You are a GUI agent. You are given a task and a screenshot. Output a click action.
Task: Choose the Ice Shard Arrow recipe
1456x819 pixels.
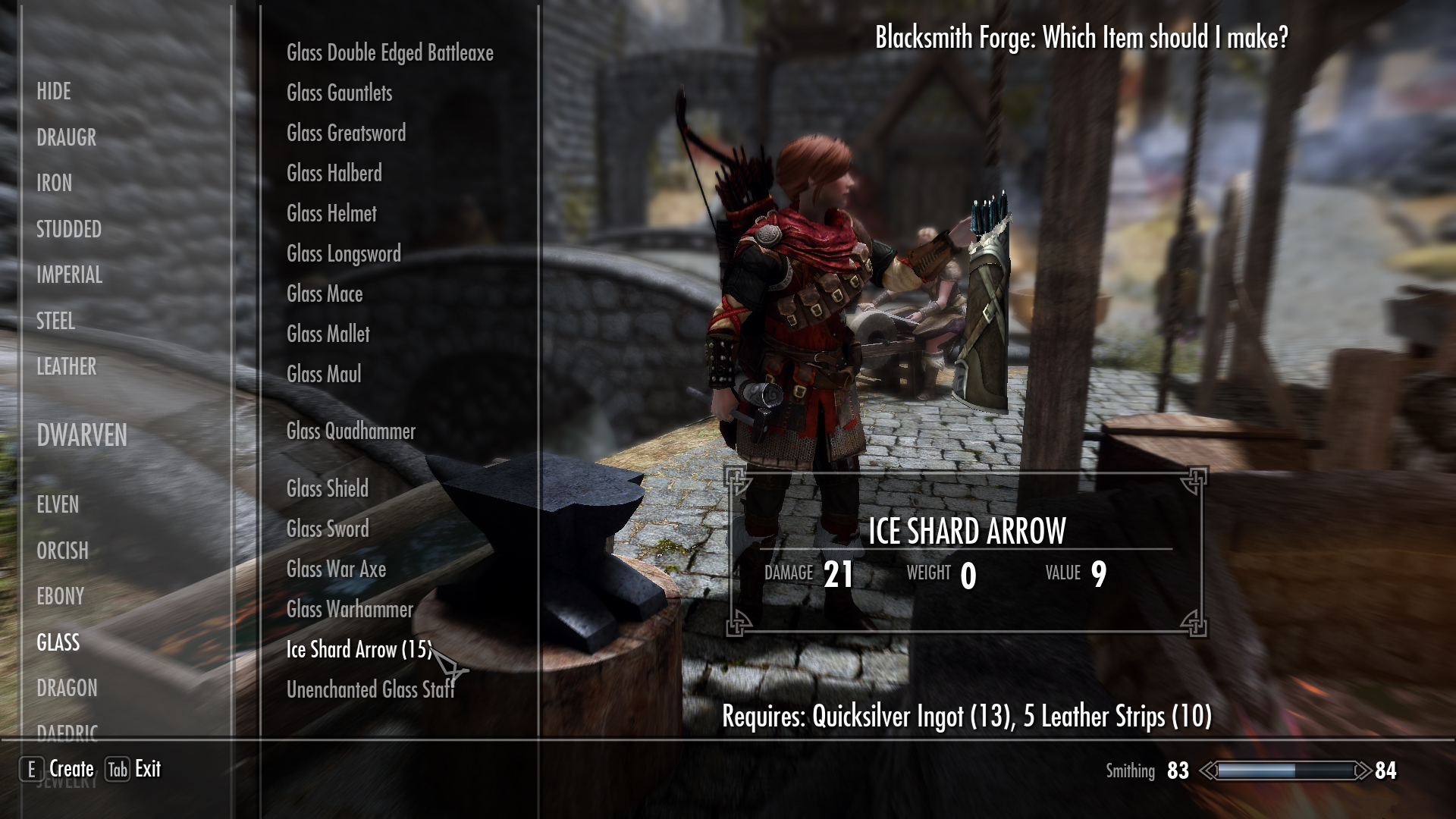[359, 650]
